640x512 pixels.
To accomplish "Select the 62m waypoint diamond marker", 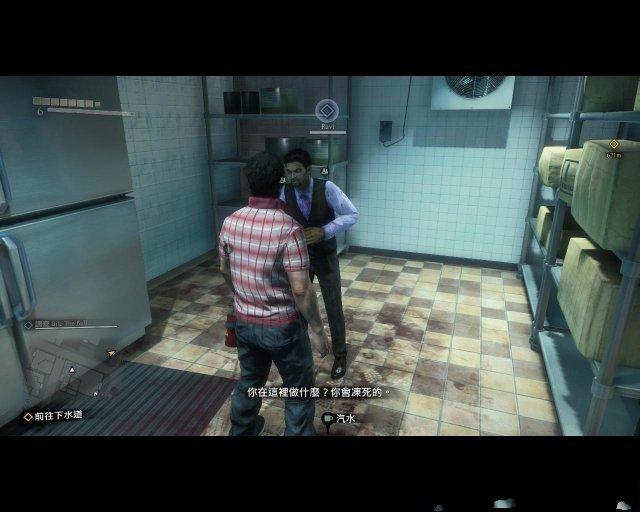I will [613, 144].
